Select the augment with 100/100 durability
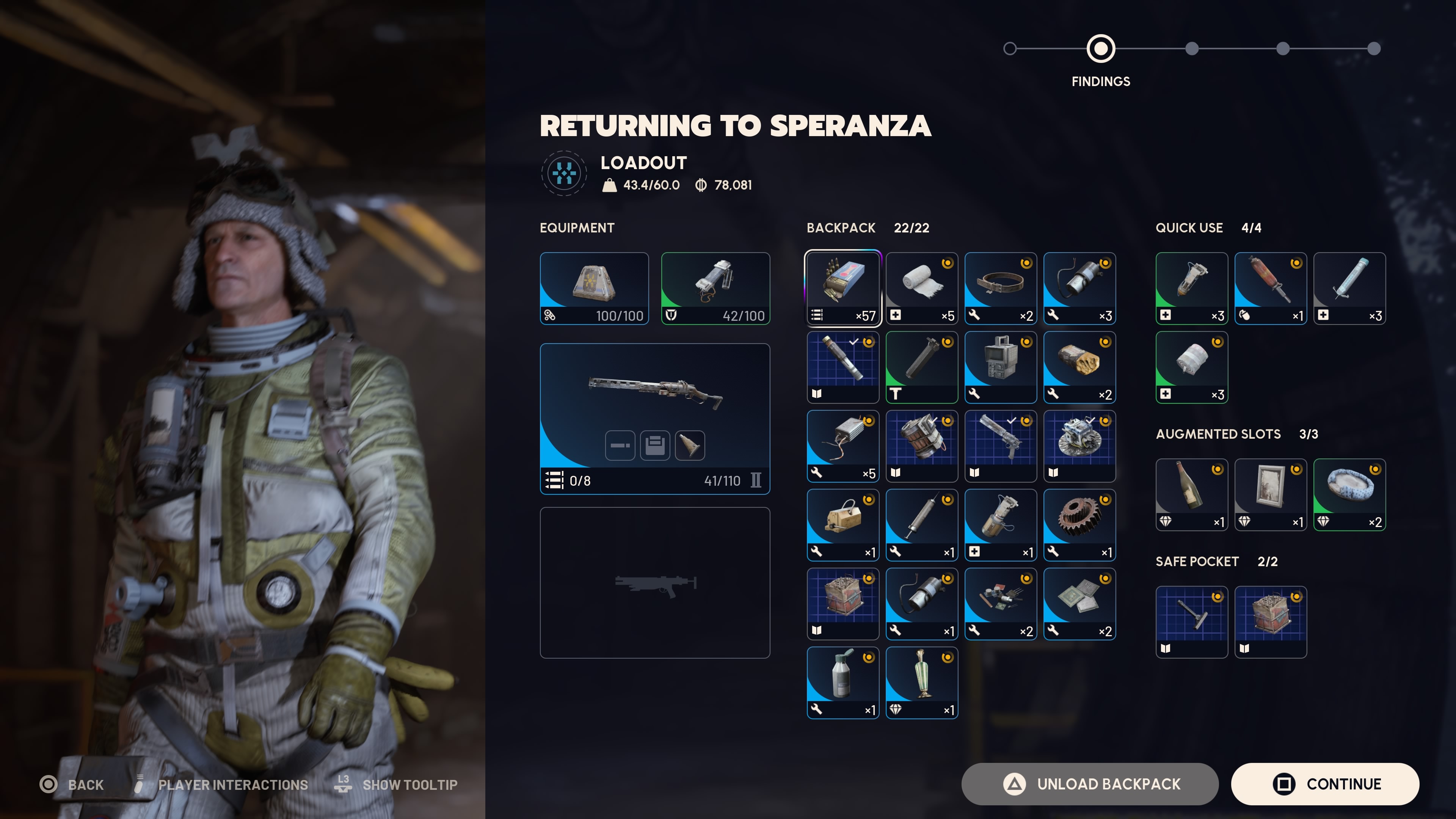 click(x=594, y=288)
